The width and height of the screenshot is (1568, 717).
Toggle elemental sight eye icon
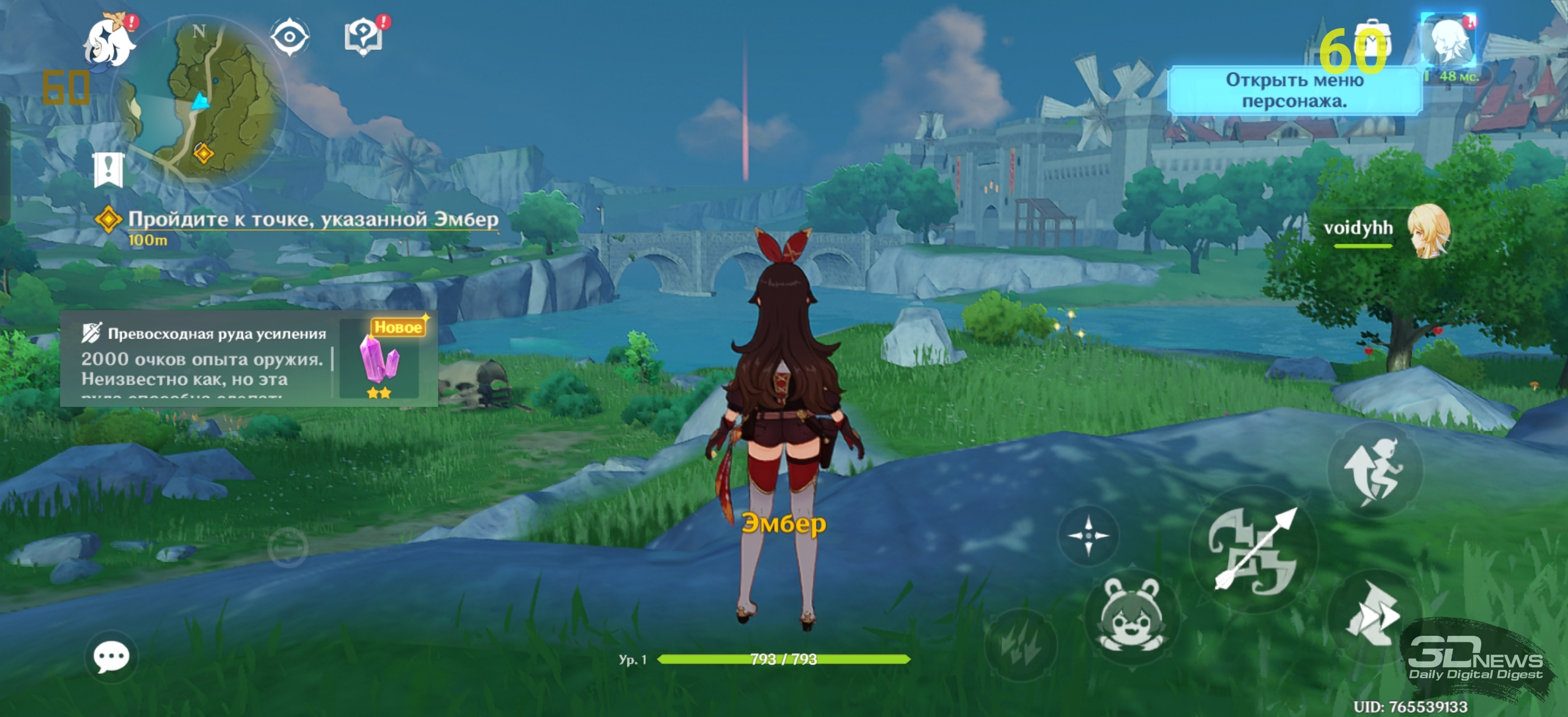(290, 37)
